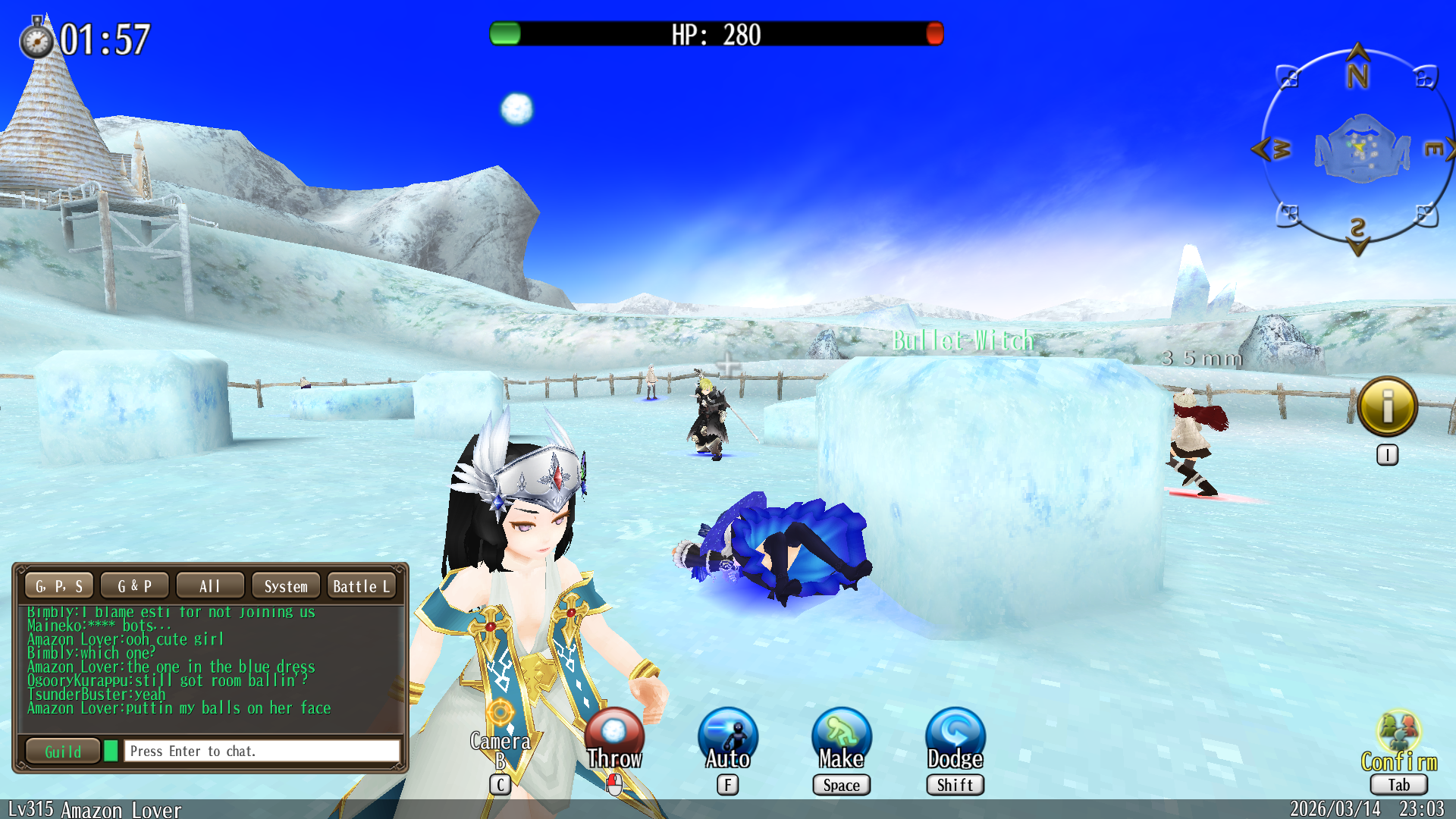Switch to the G, P, S chat tab
Viewport: 1456px width, 819px height.
(x=59, y=586)
